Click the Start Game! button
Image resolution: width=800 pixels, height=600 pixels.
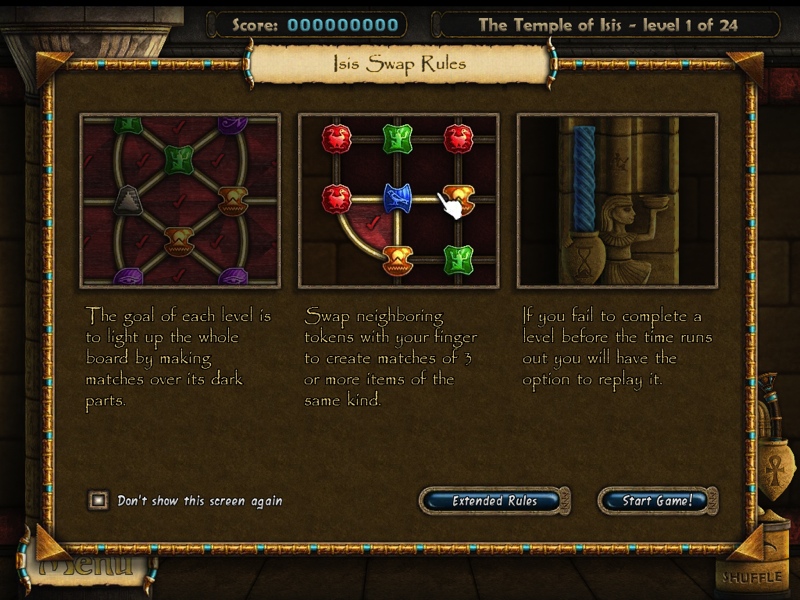[657, 501]
